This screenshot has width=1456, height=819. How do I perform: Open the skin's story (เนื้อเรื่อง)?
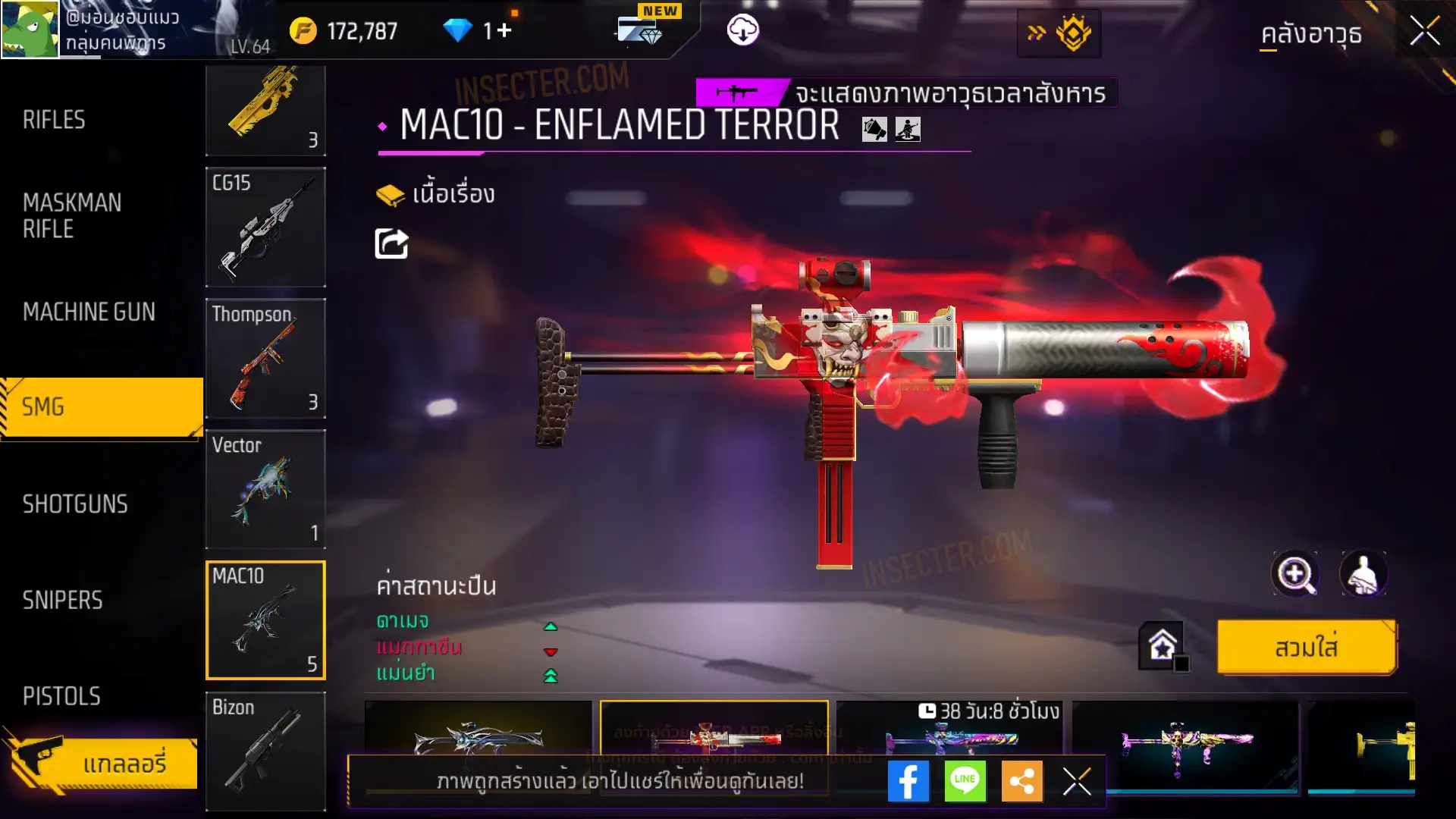[x=436, y=195]
